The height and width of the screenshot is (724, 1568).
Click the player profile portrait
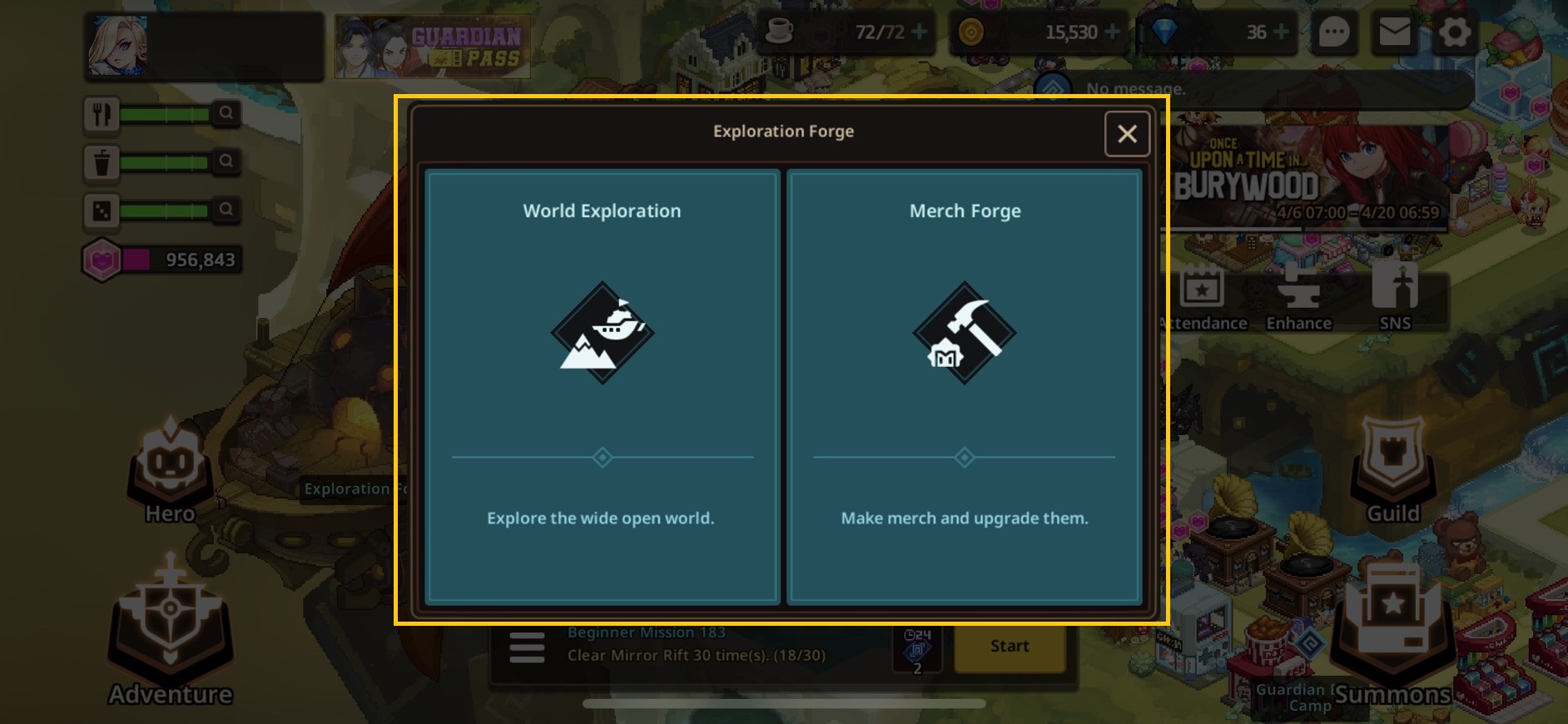[x=117, y=46]
